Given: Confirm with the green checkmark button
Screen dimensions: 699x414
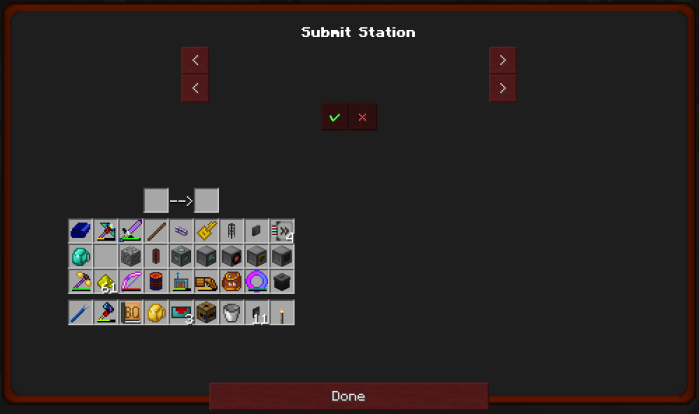Looking at the screenshot, I should [x=335, y=117].
